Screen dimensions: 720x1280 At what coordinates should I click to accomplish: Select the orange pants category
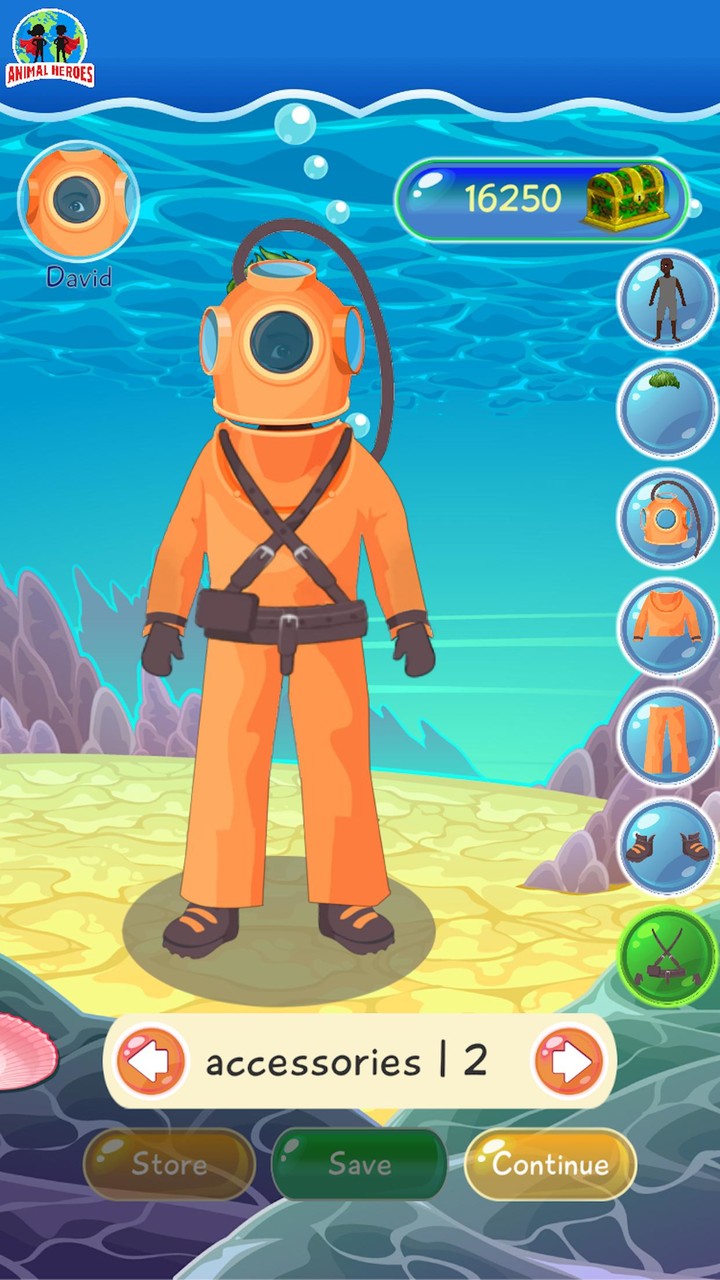pyautogui.click(x=666, y=738)
